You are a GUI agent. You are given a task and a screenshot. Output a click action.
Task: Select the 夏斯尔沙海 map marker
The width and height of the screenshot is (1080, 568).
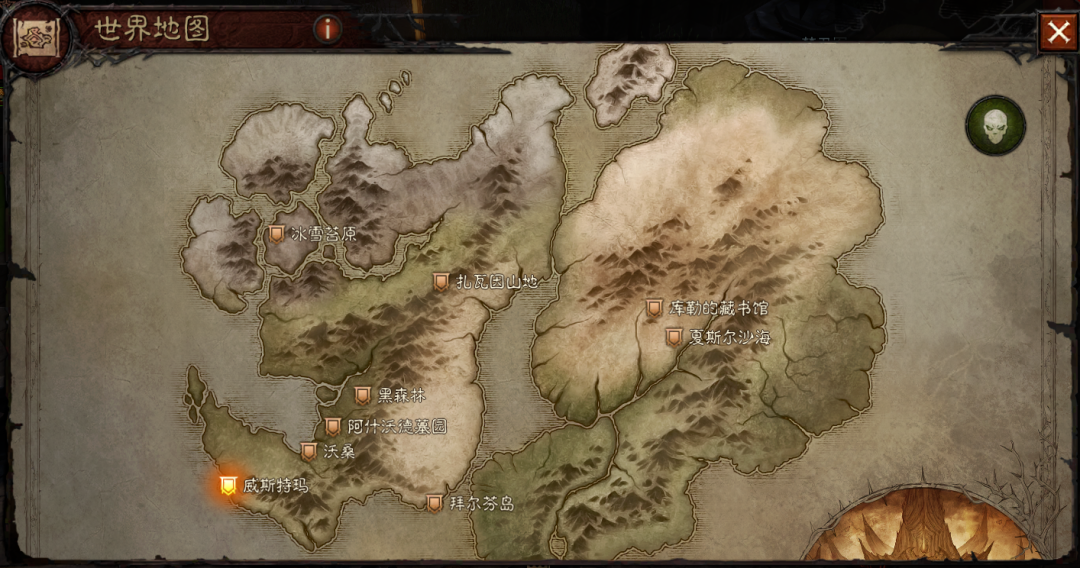[674, 338]
